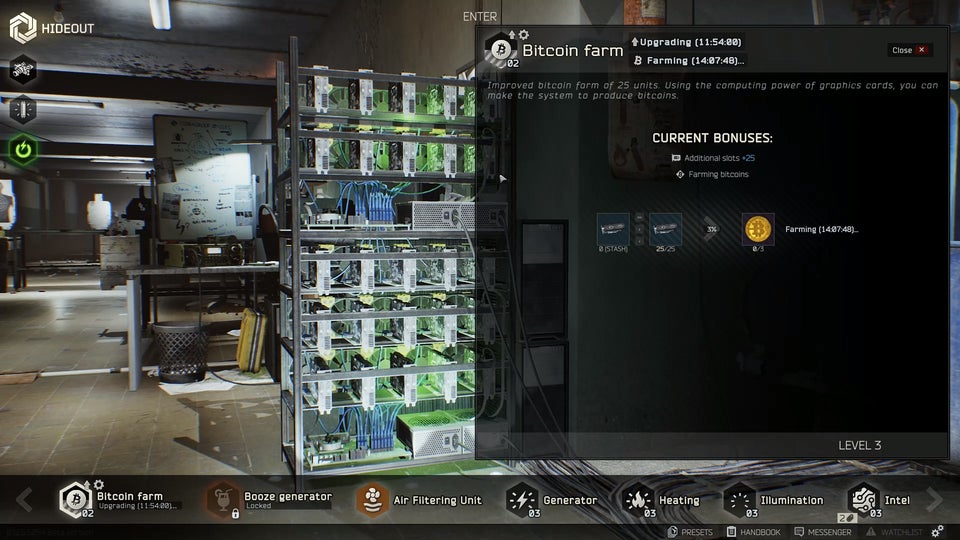Collect from the bitcoin output slot
960x540 pixels.
[x=758, y=229]
